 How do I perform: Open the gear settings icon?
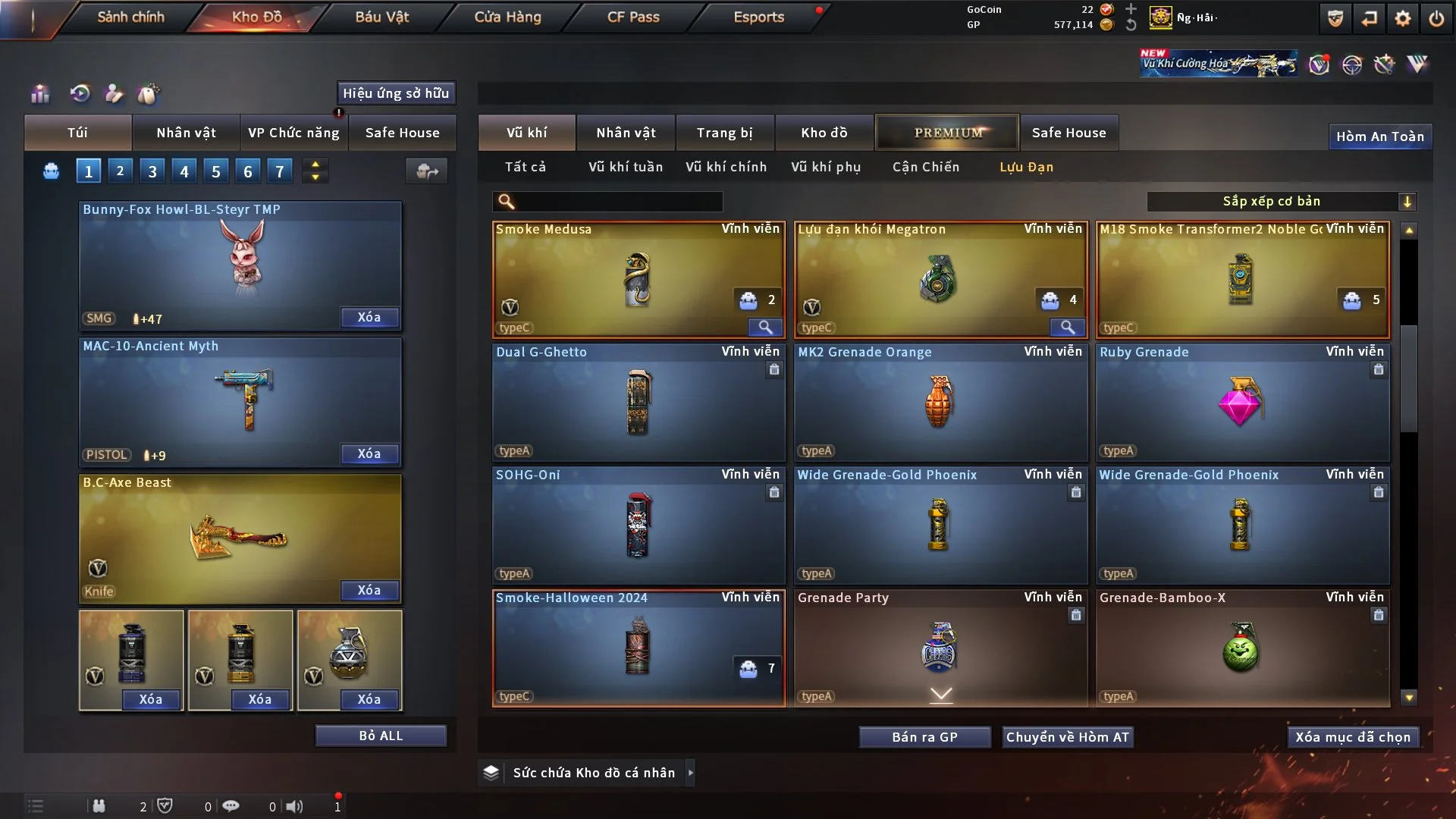pos(1402,18)
